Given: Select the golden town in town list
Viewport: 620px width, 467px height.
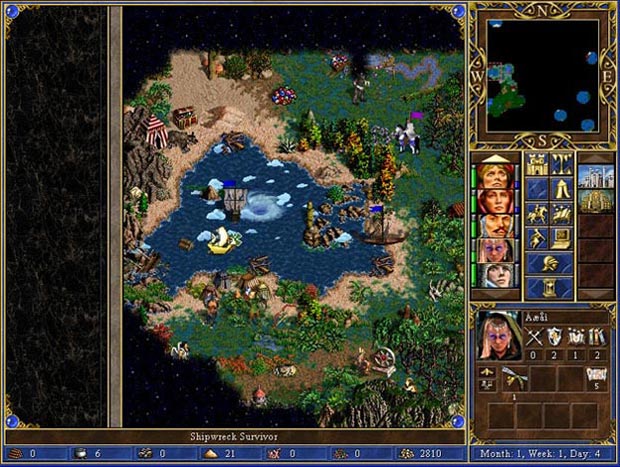Looking at the screenshot, I should click(596, 203).
